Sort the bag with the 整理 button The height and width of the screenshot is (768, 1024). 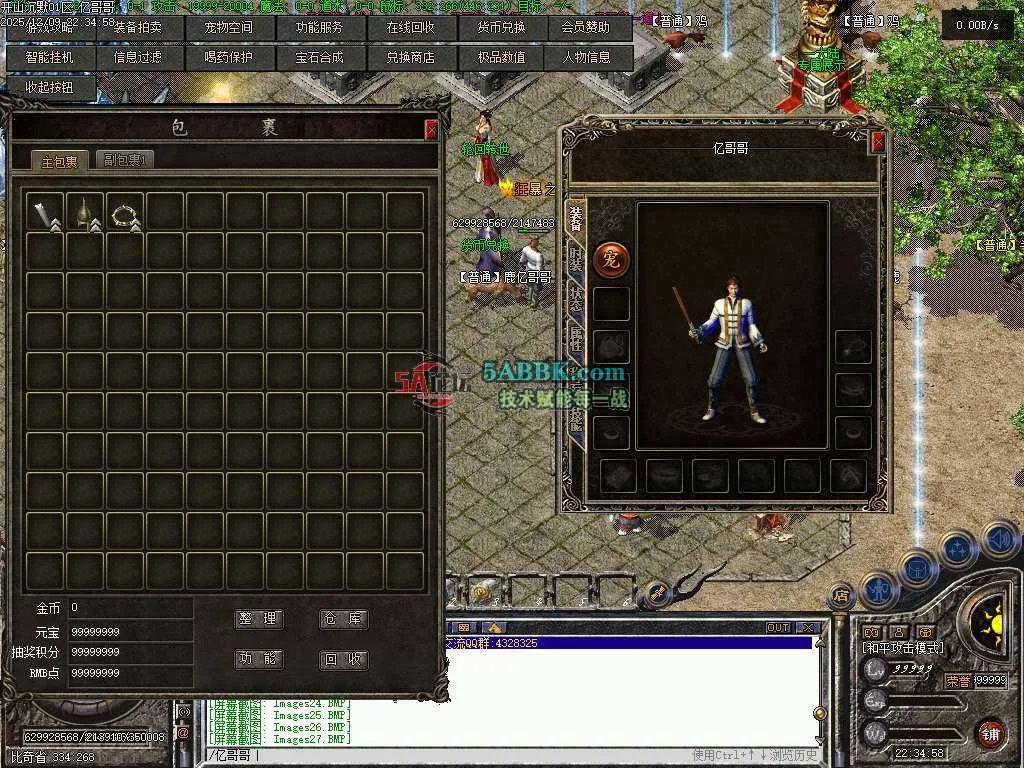[259, 619]
